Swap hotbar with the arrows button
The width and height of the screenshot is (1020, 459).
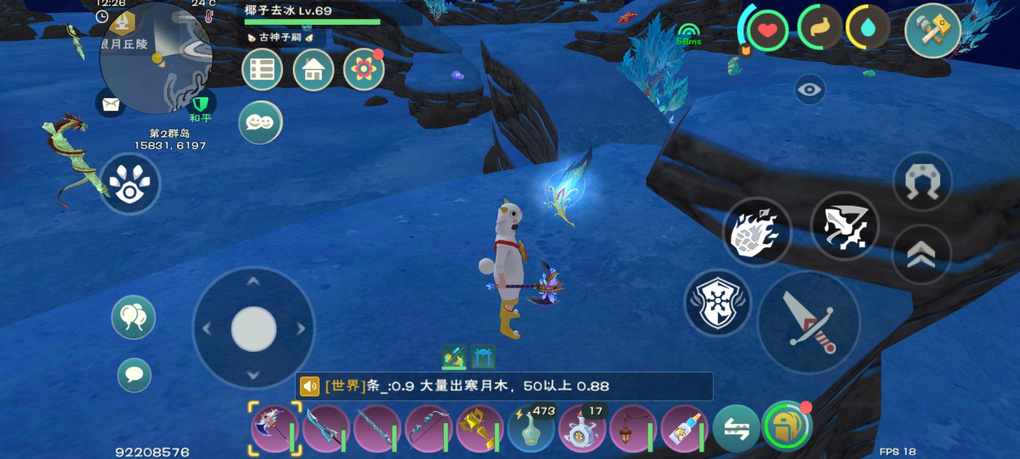pos(735,428)
